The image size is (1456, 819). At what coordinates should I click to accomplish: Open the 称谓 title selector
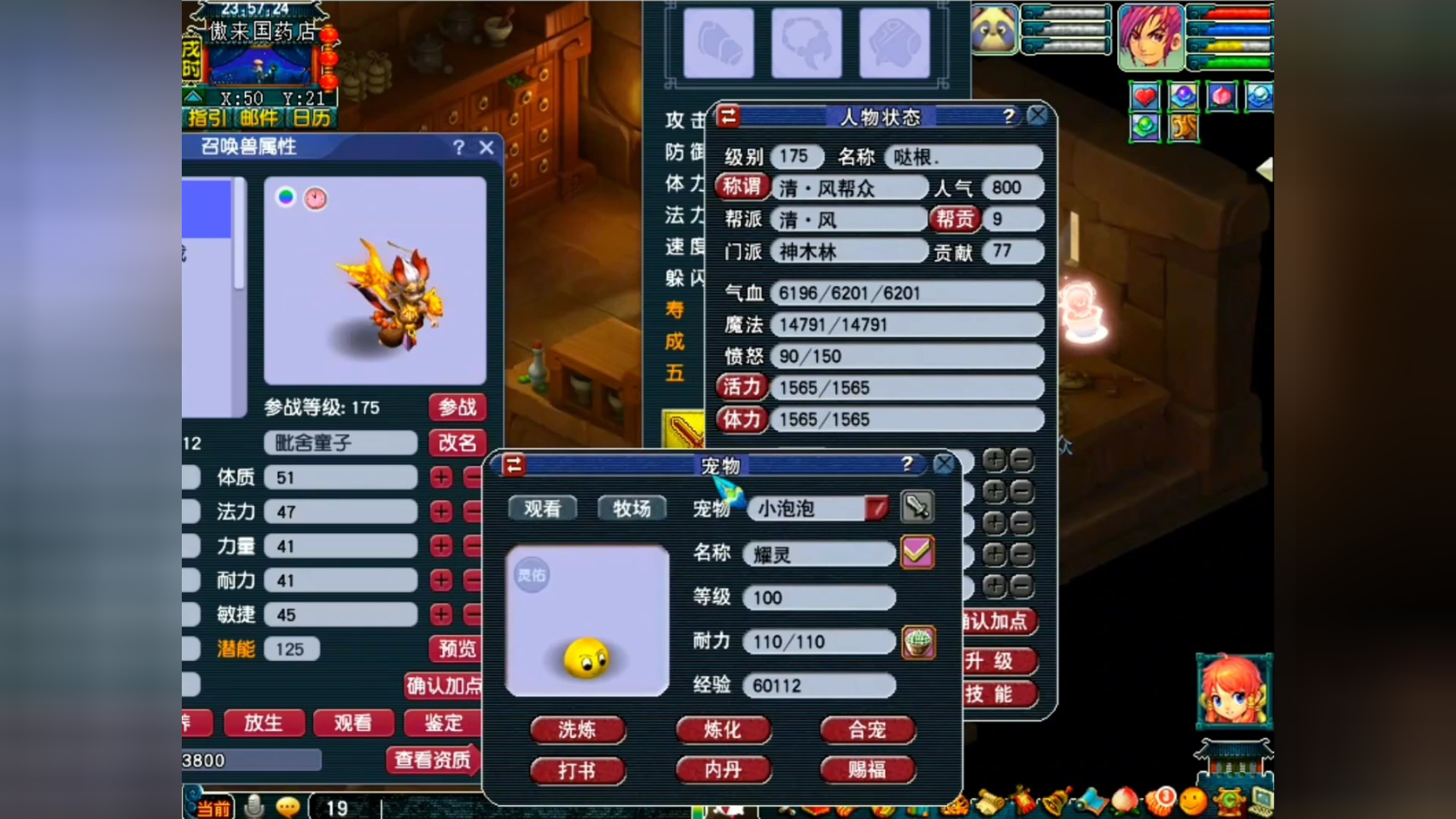(x=741, y=187)
